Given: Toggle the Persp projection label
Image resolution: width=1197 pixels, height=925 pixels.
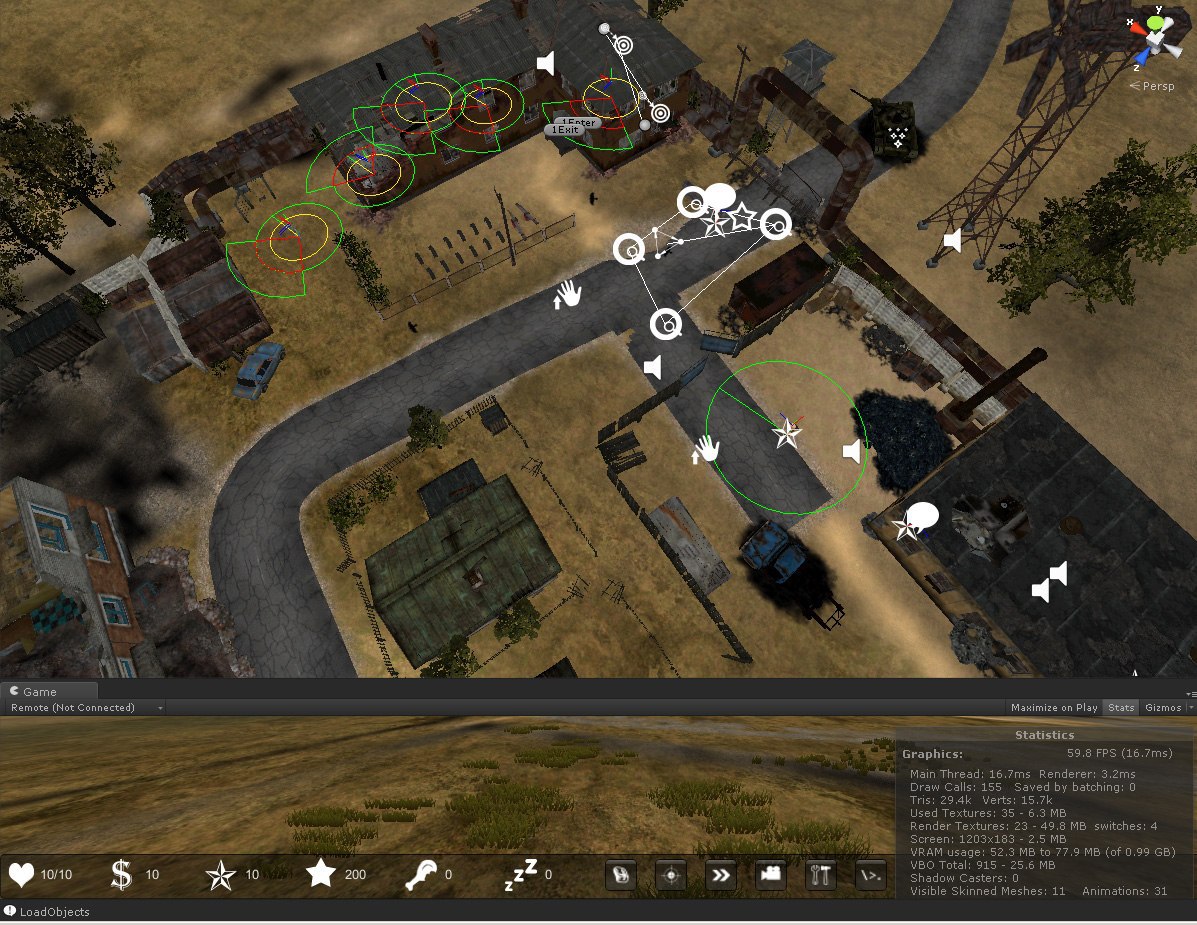Looking at the screenshot, I should tap(1157, 86).
